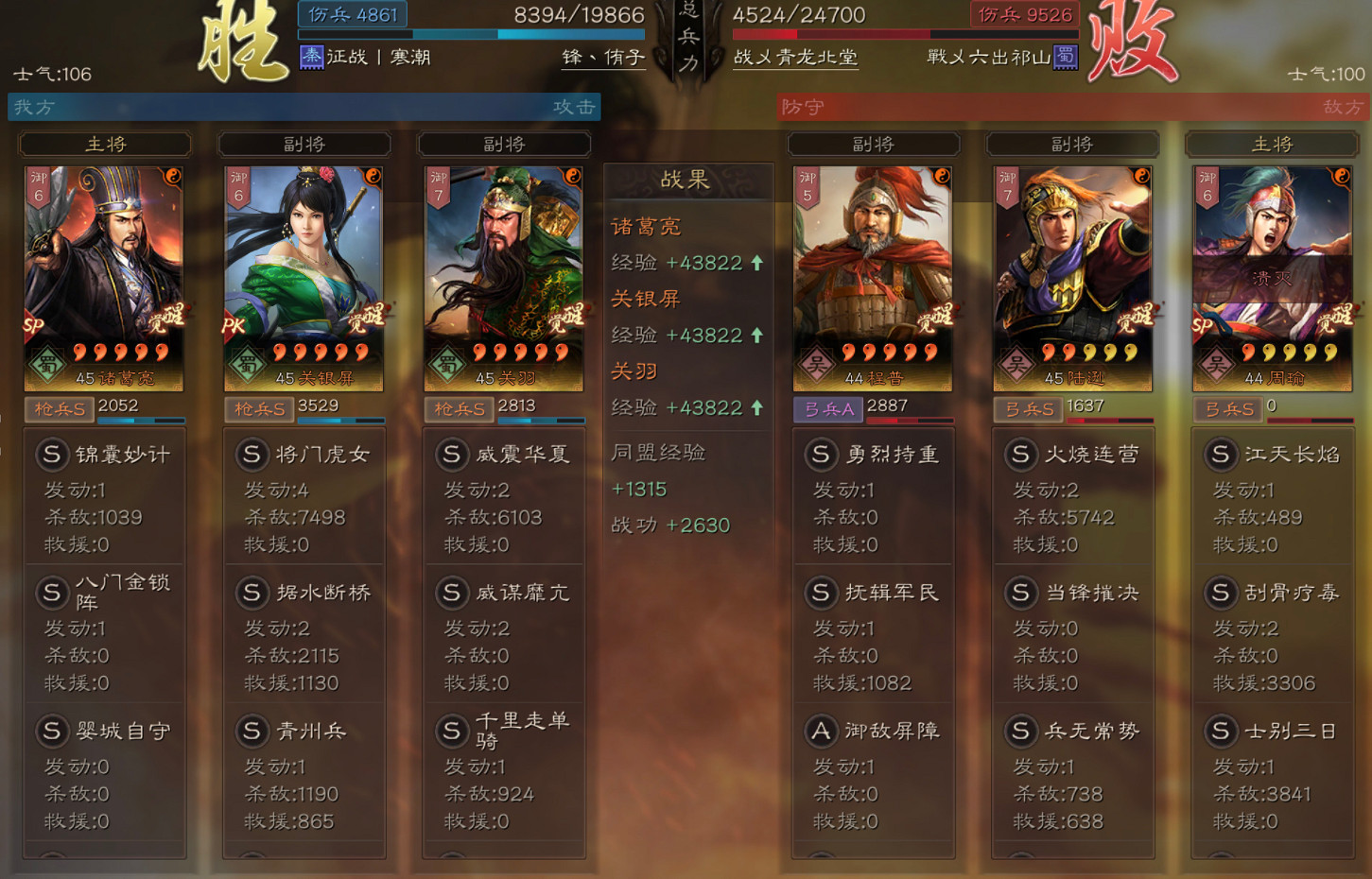Screen dimensions: 1372x879
Task: Select the 火烧连营 skill icon under 陆逊
Action: [1021, 455]
